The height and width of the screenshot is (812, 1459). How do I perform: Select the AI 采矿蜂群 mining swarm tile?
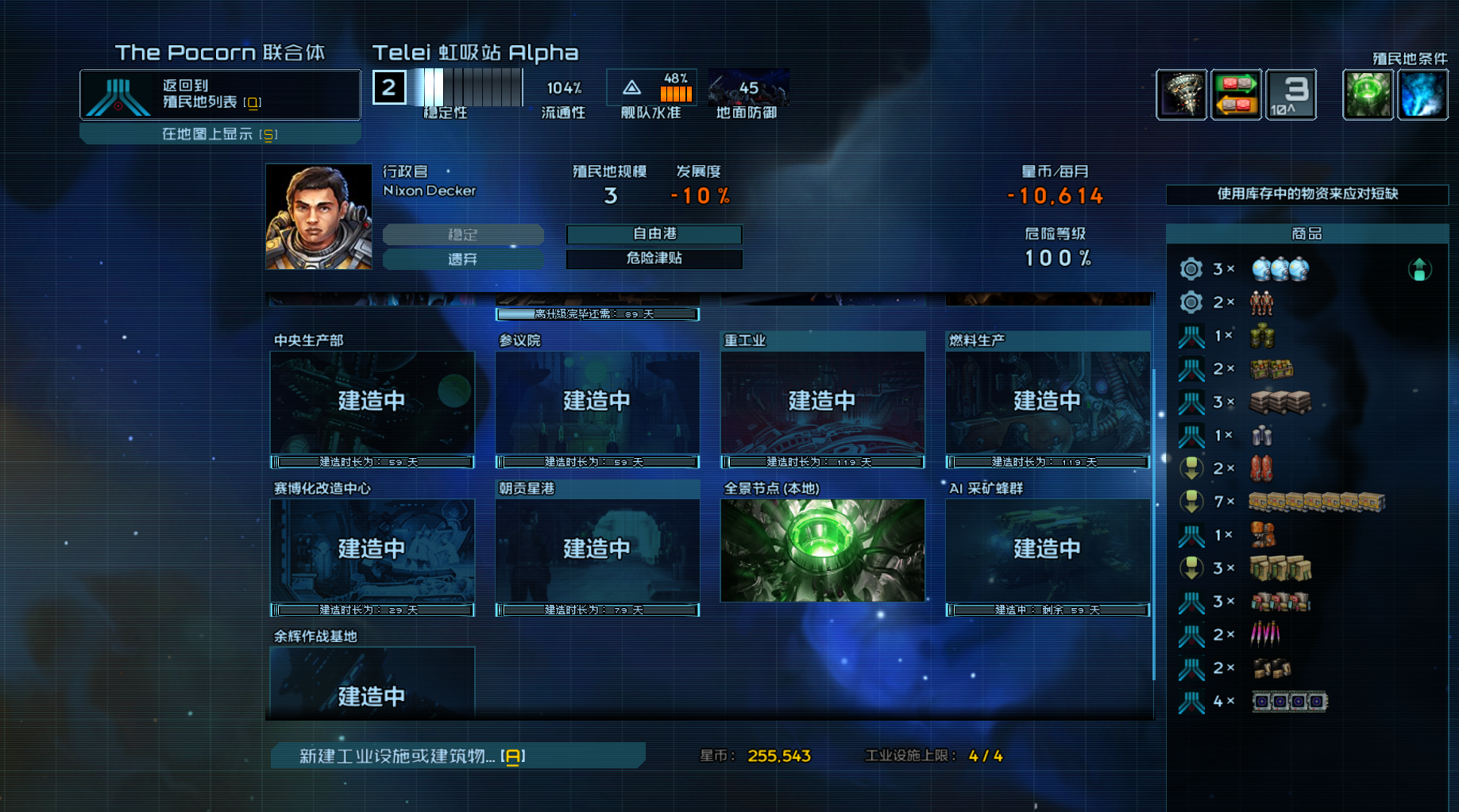point(1047,550)
